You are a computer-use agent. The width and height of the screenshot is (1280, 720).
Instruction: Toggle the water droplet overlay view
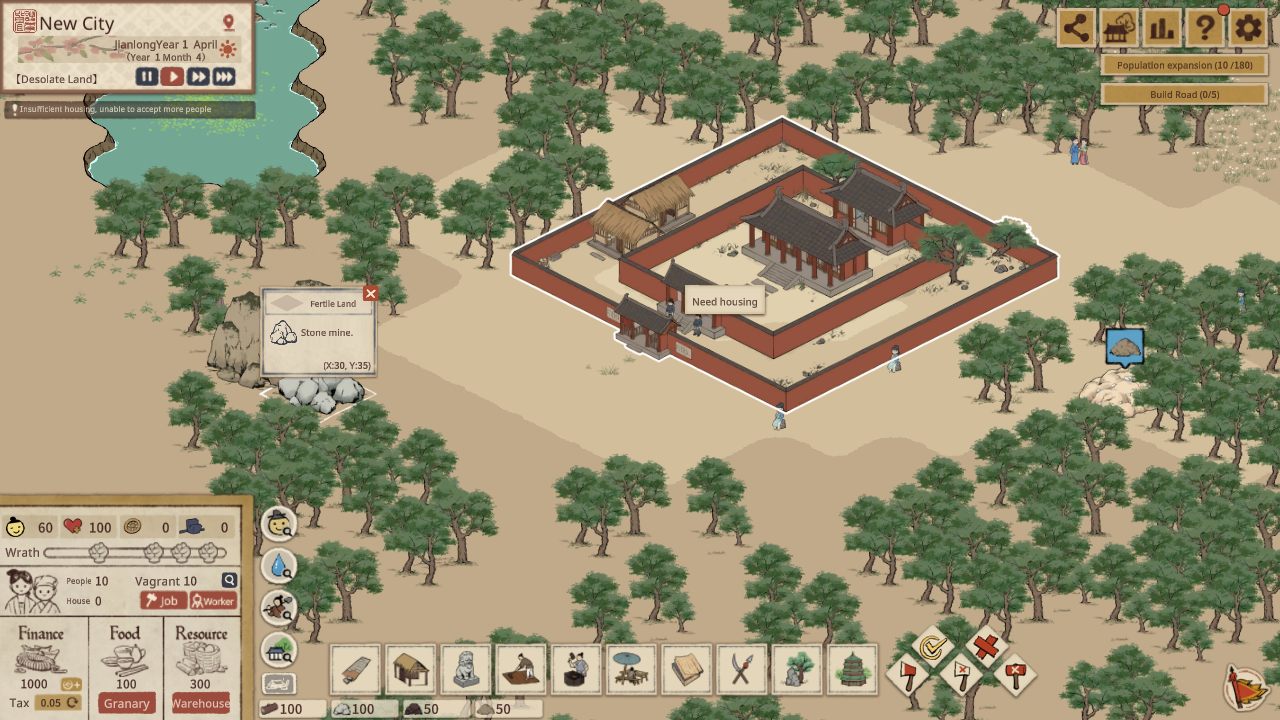click(x=279, y=566)
